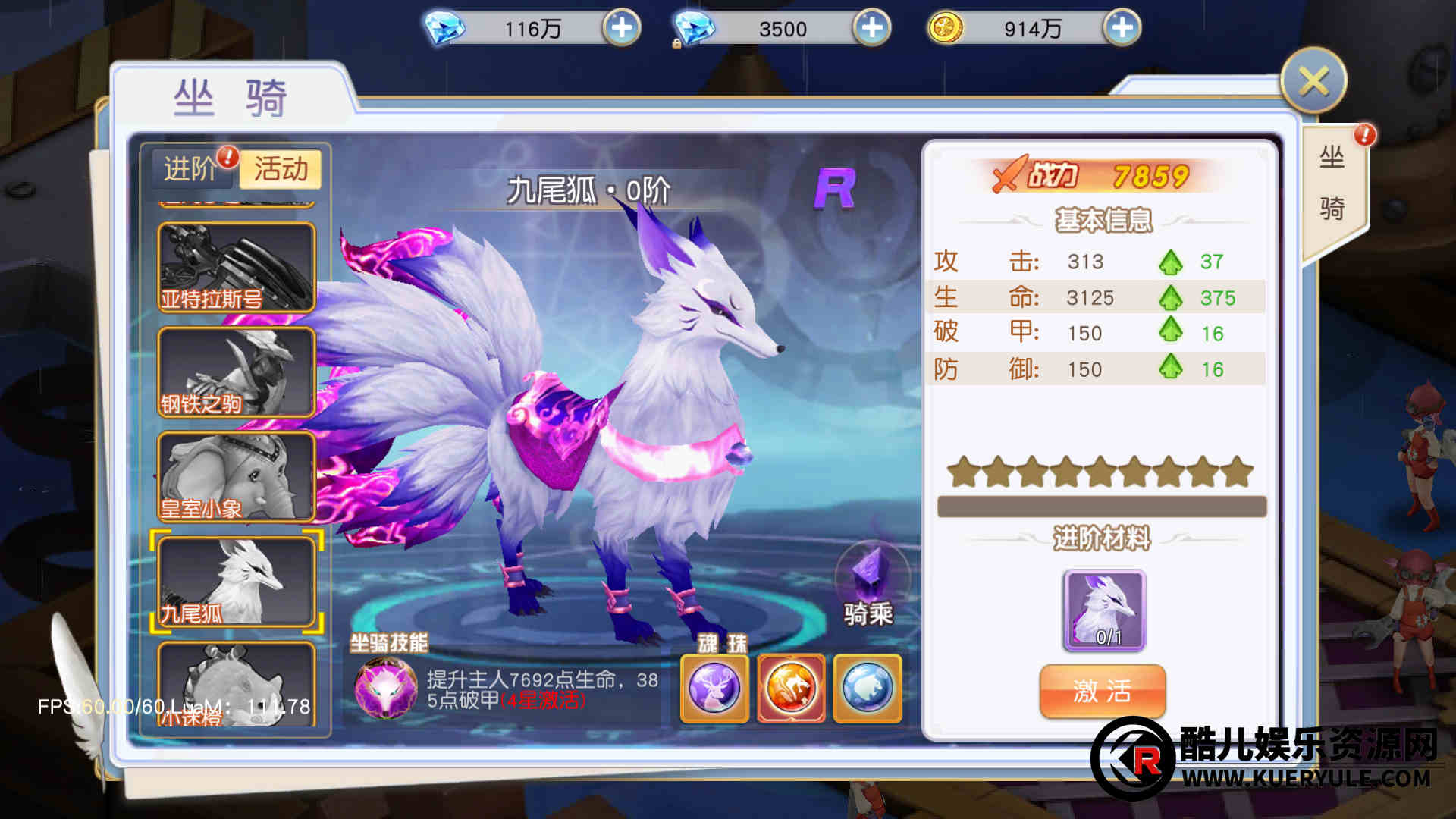Screen dimensions: 1456x819
Task: Add to the 3500 bound diamonds
Action: coord(872,29)
